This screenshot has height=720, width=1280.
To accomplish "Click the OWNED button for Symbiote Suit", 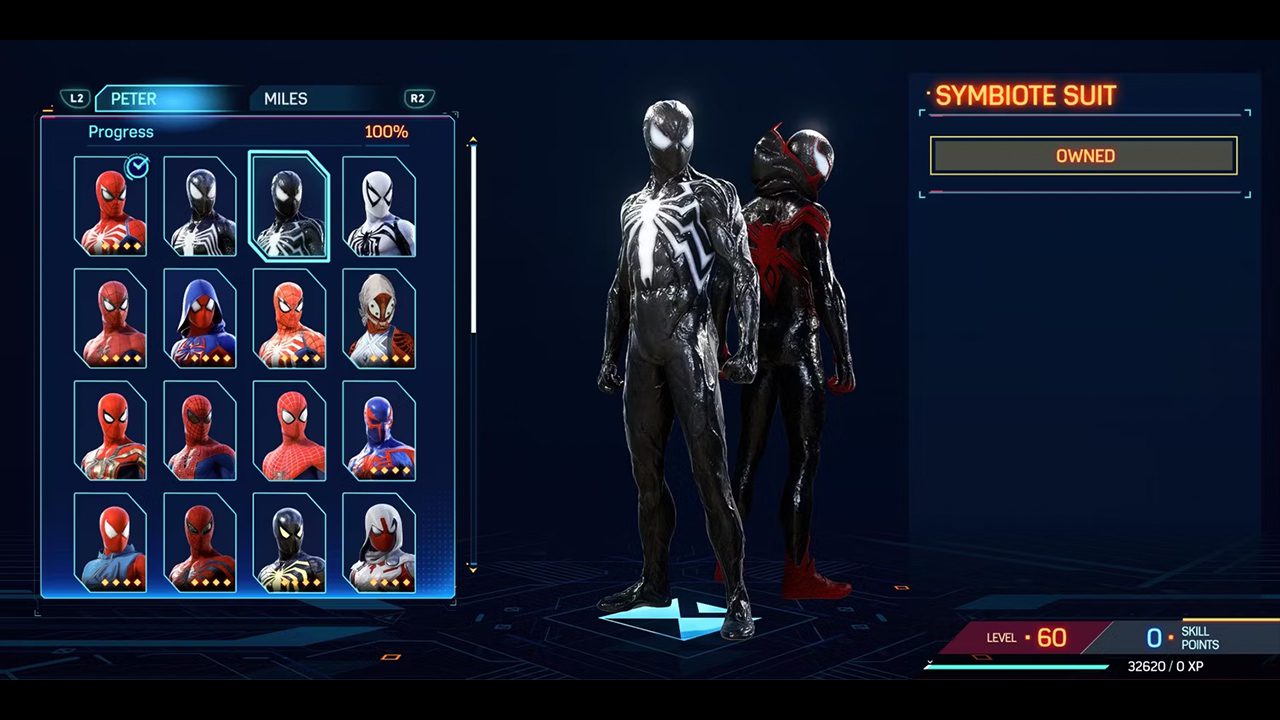I will click(x=1084, y=156).
